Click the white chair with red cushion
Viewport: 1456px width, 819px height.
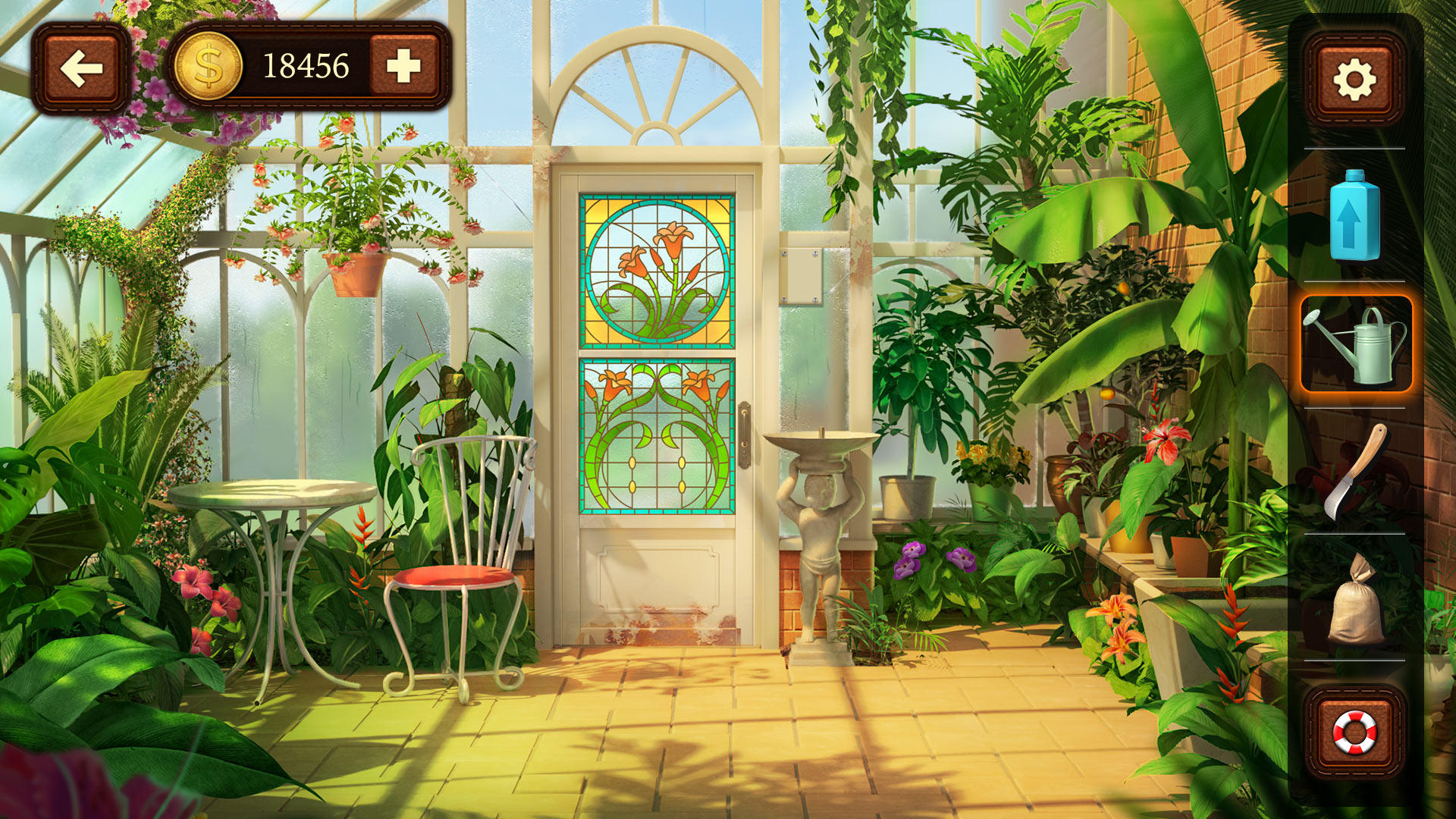455,576
